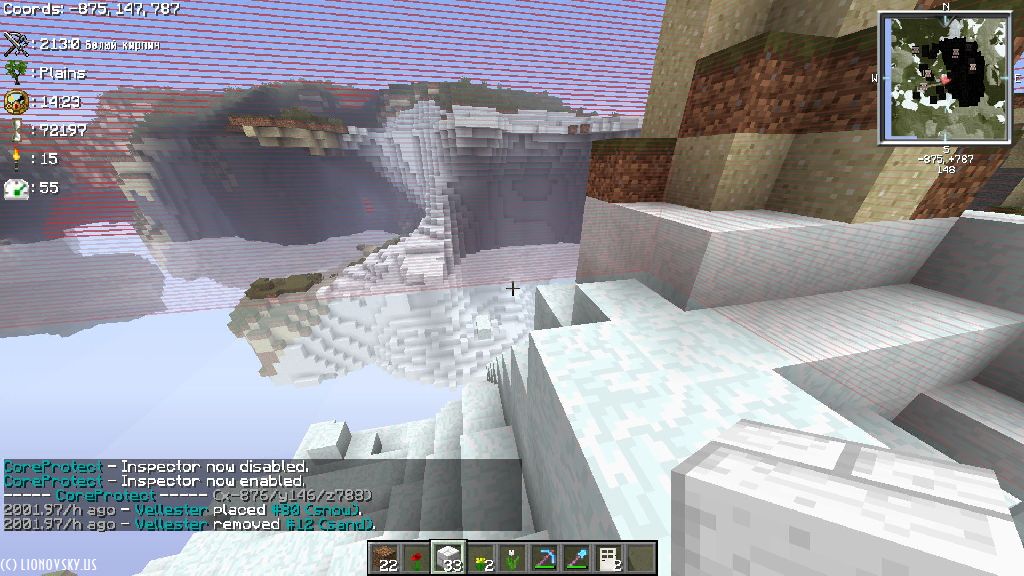Image resolution: width=1024 pixels, height=576 pixels.
Task: Select the dirt block hotbar slot
Action: click(383, 557)
